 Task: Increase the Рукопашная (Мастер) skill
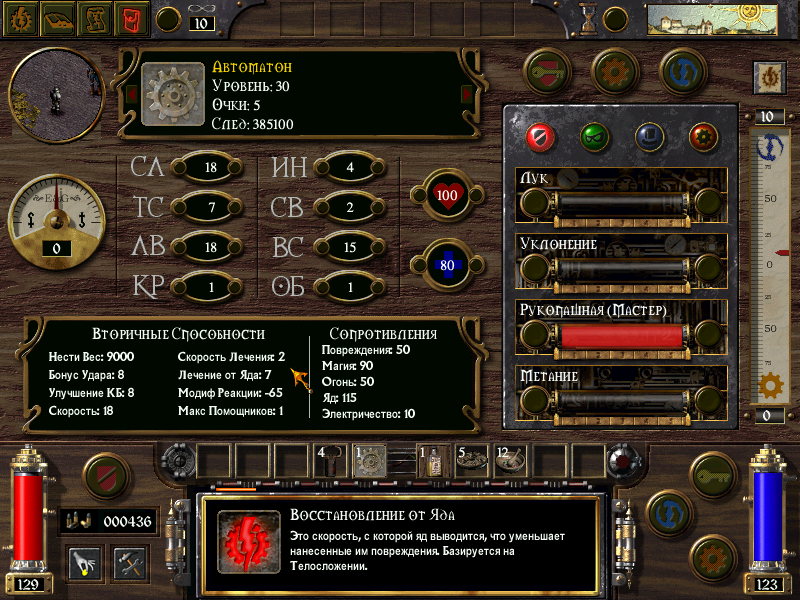point(708,335)
